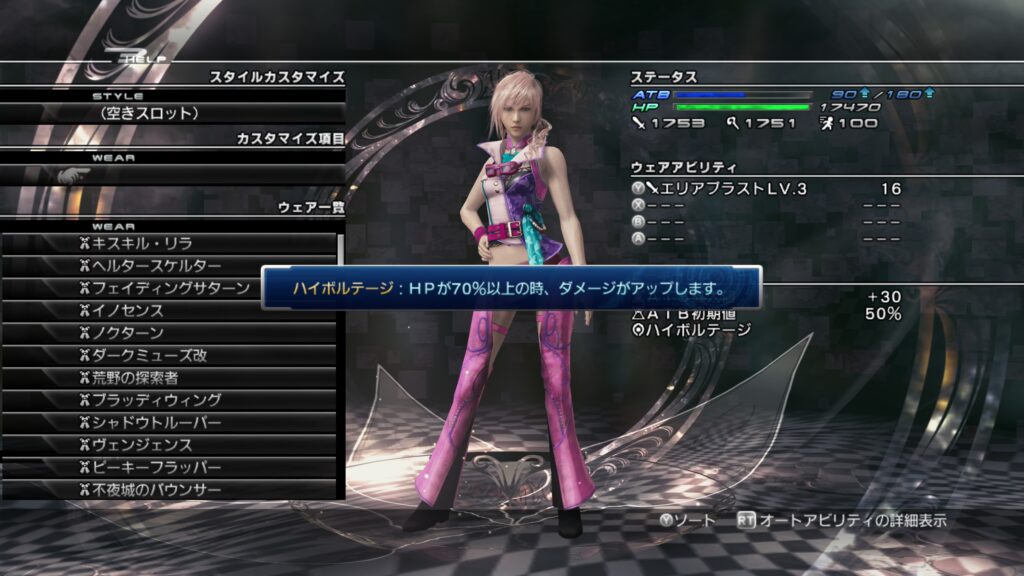Select the ダークミューズ改 garb
The image size is (1024, 576).
coord(170,355)
